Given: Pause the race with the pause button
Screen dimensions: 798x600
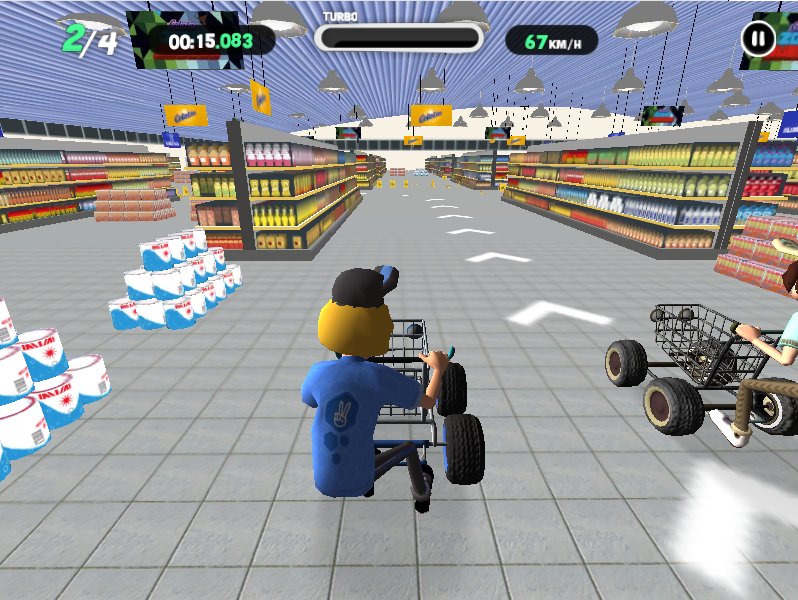Looking at the screenshot, I should pyautogui.click(x=758, y=40).
